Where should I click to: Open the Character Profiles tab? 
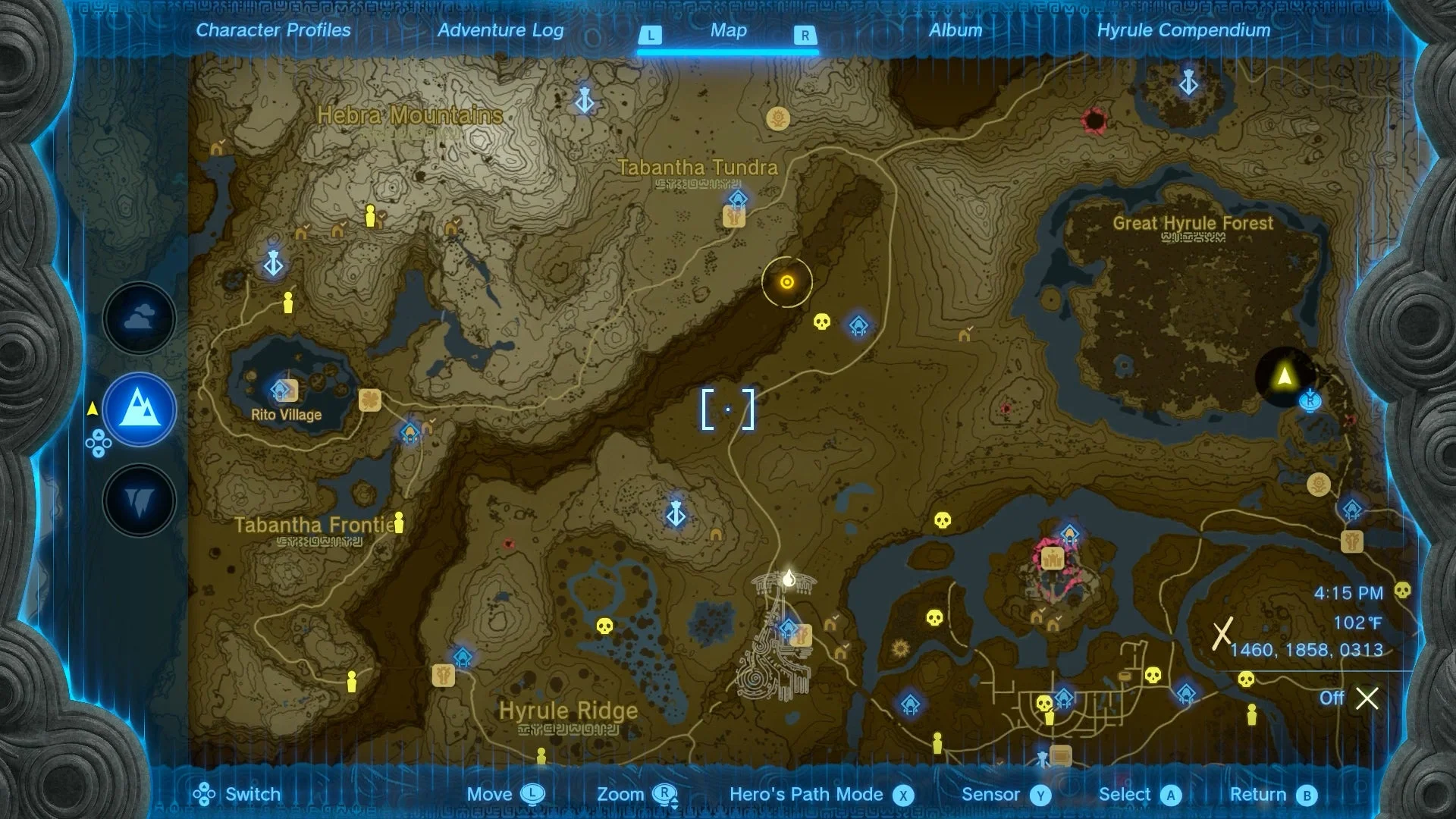tap(273, 30)
